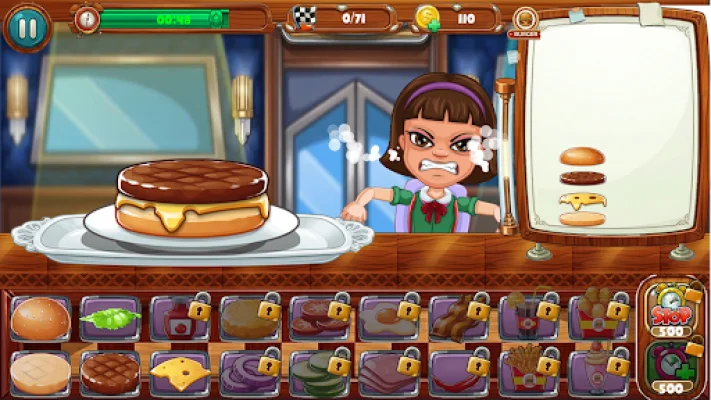Image resolution: width=711 pixels, height=400 pixels.
Task: Select the locked purple onion rings slot
Action: pyautogui.click(x=250, y=372)
